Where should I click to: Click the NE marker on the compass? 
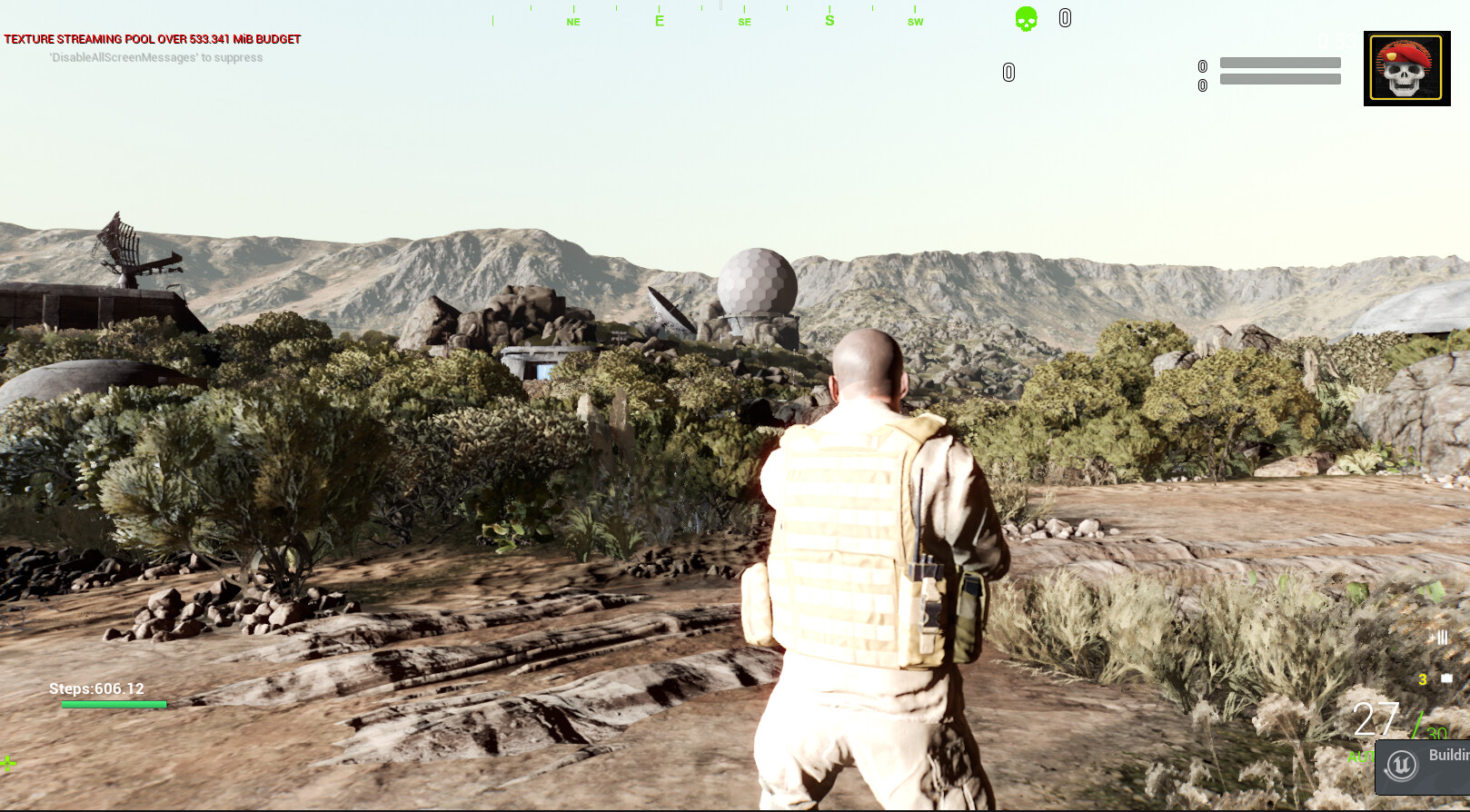click(x=572, y=22)
